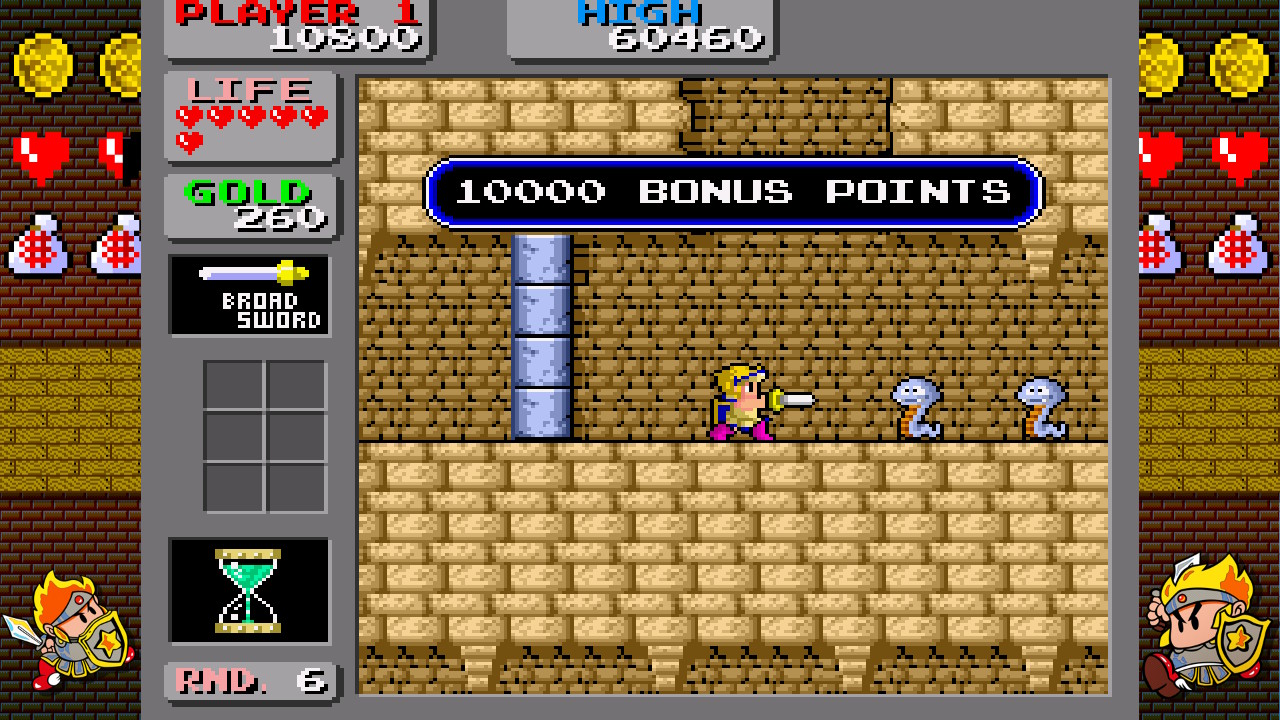Click the 10000 BONUS POINTS banner
Screen dimensions: 1280x720
[735, 191]
